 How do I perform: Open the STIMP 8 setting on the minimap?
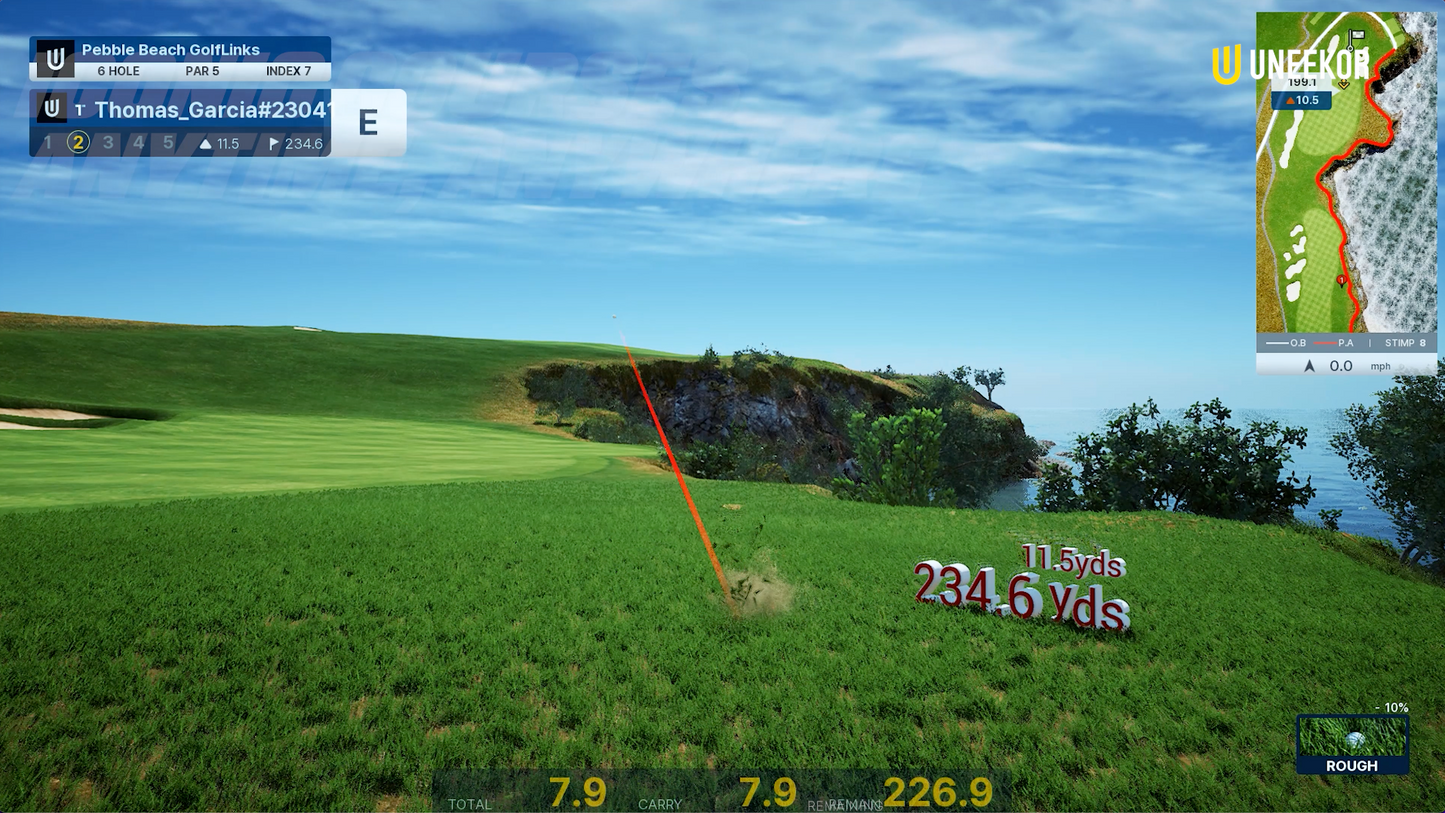[1404, 343]
